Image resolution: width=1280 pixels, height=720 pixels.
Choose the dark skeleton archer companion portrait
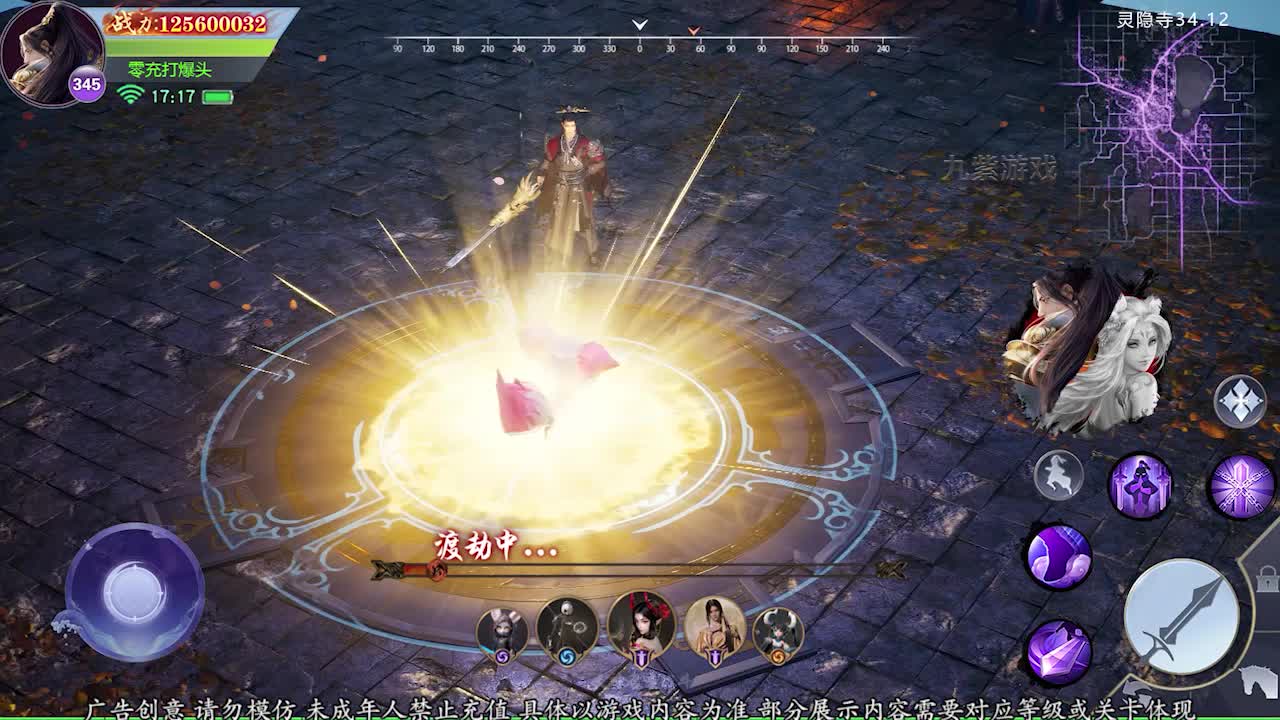point(567,629)
